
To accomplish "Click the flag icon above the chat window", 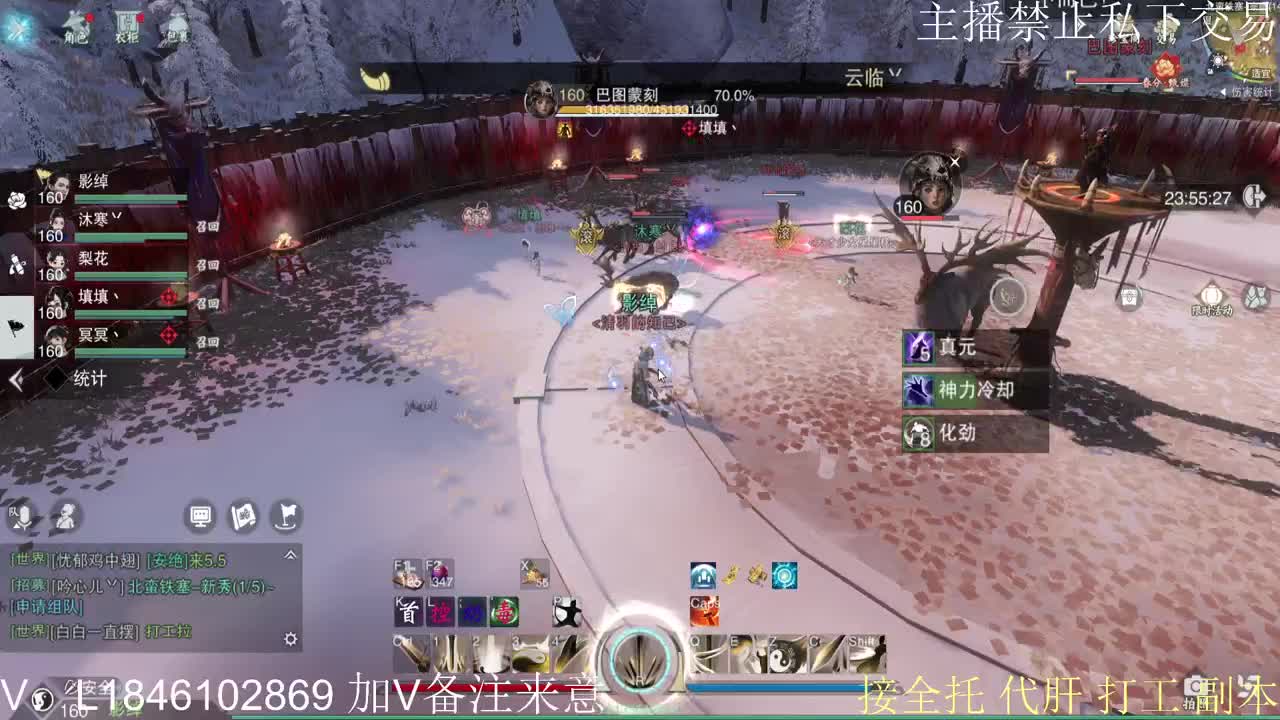I will coord(284,516).
